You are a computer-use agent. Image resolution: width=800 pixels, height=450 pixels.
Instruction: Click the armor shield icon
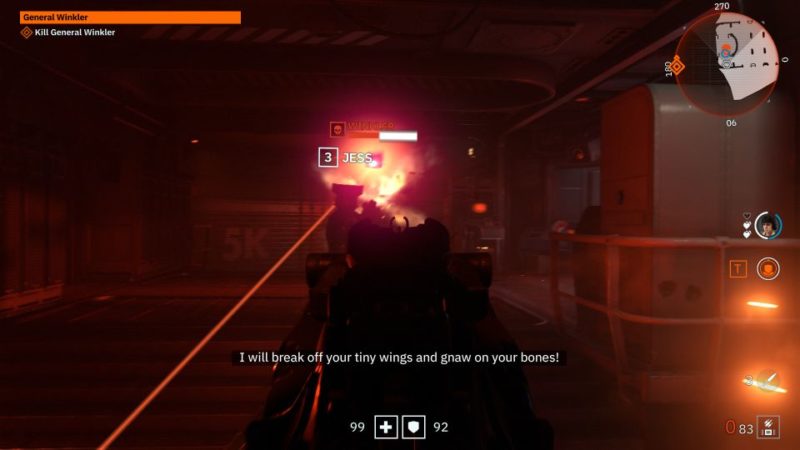(414, 427)
